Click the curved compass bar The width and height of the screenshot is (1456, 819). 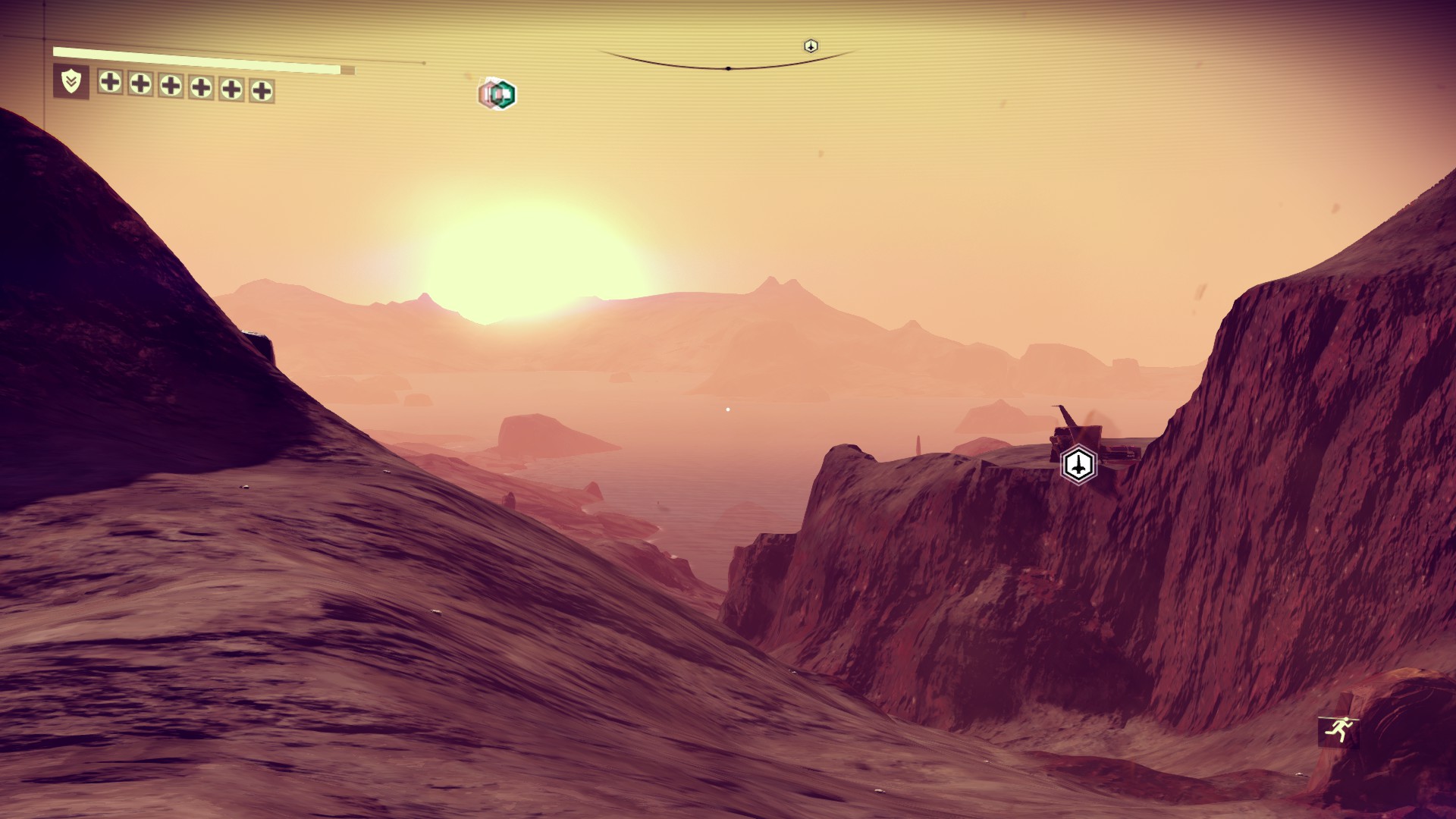click(728, 65)
